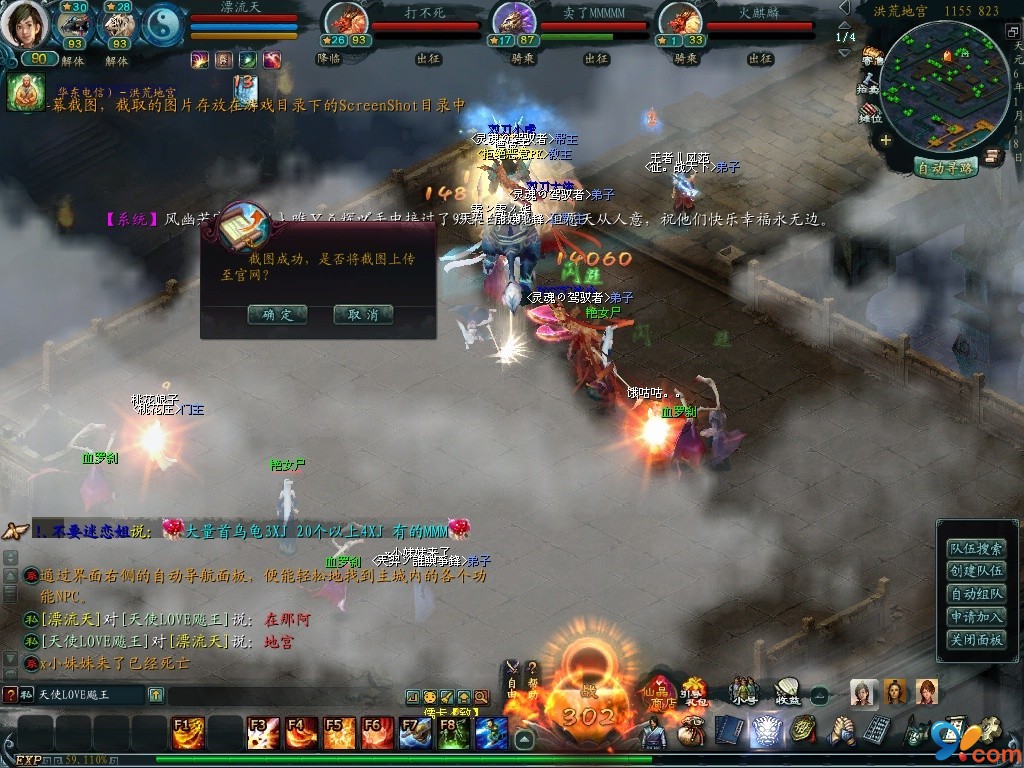Open the 摊位 stall icon
Viewport: 1024px width, 768px height.
pyautogui.click(x=872, y=112)
